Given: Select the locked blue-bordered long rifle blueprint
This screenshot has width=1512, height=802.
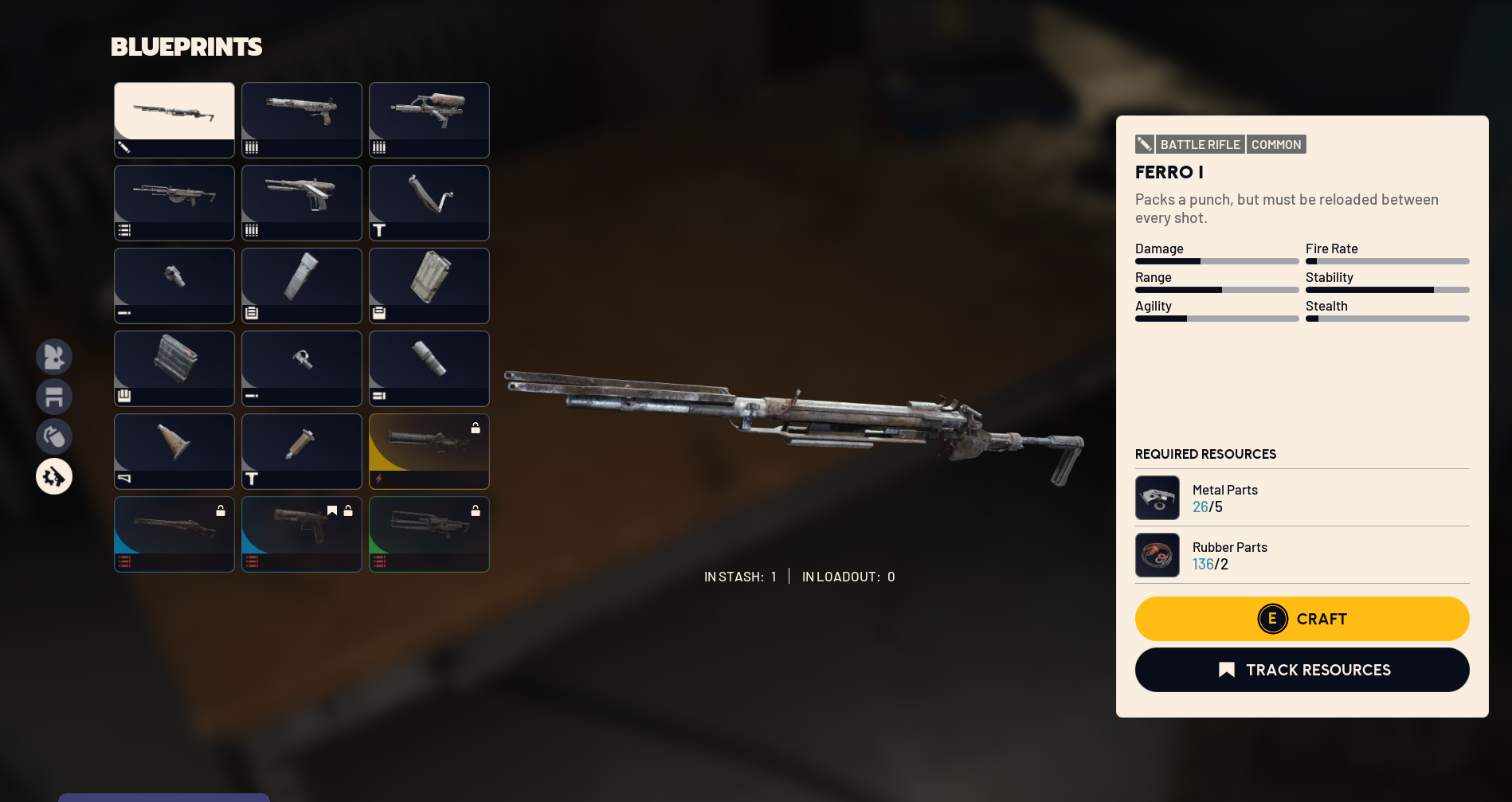Looking at the screenshot, I should 174,534.
